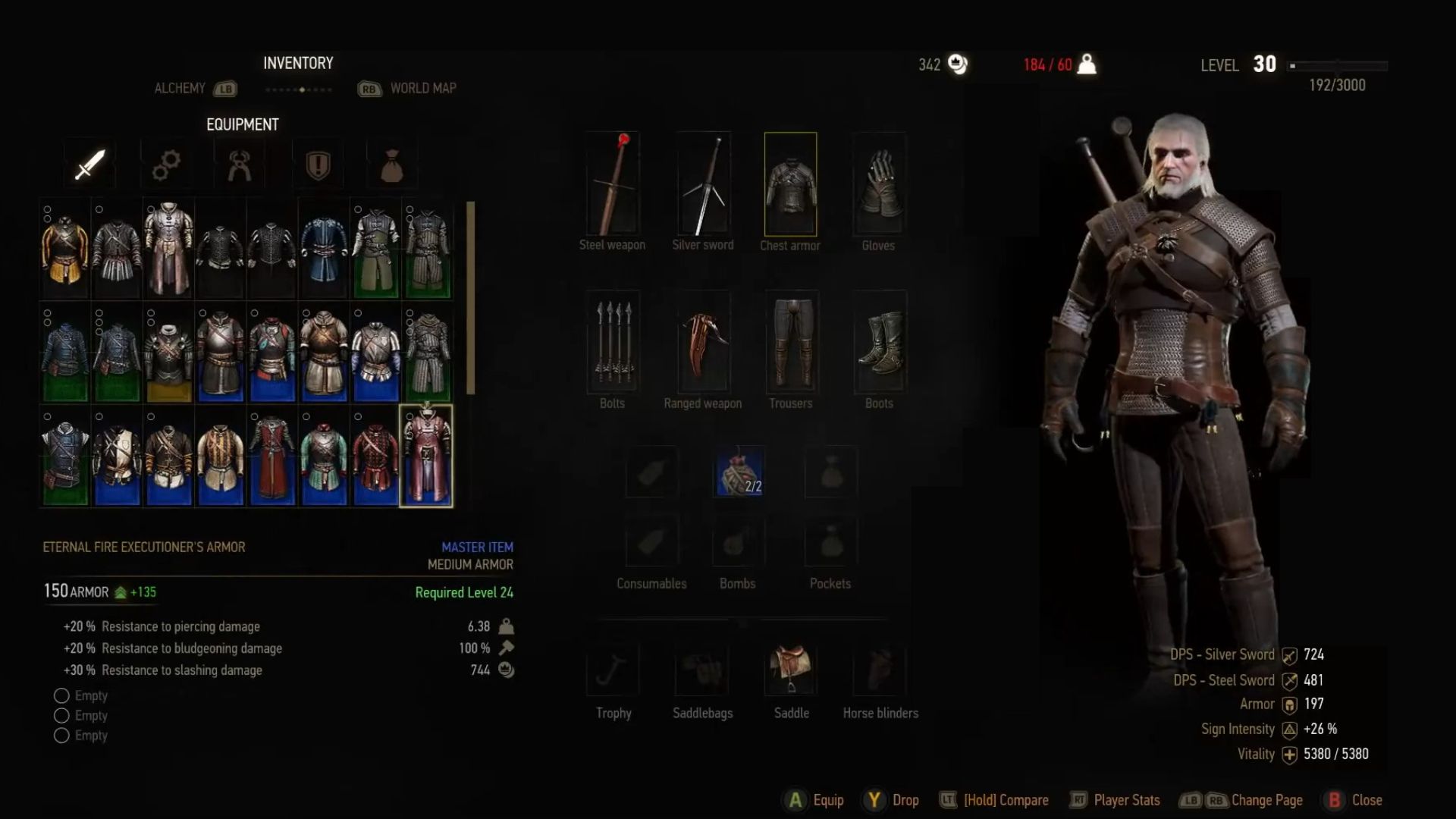The height and width of the screenshot is (819, 1456).
Task: Select the Eternal Fire Executioner's Armor thumbnail
Action: tap(427, 455)
